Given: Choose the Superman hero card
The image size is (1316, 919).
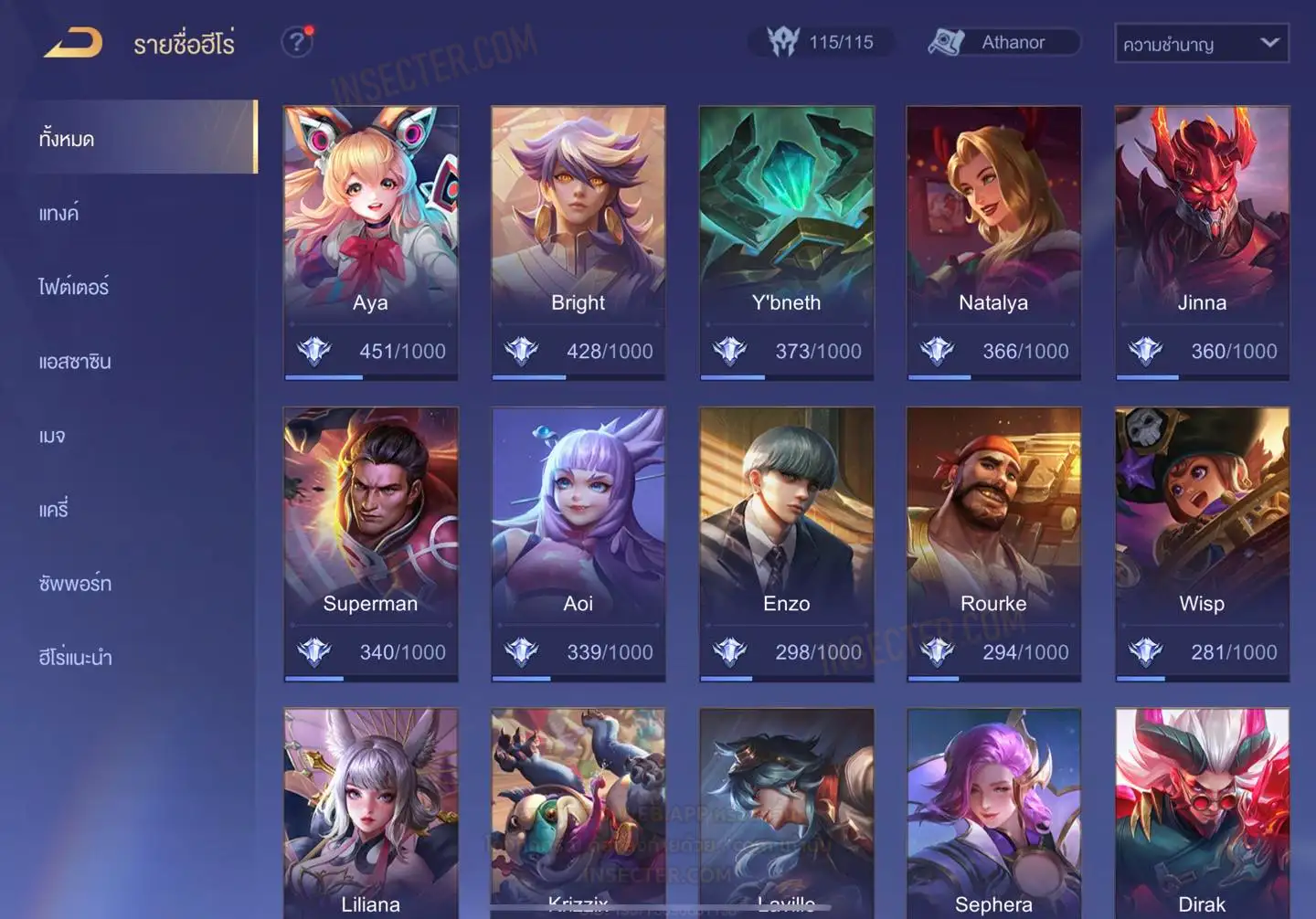Looking at the screenshot, I should [370, 543].
